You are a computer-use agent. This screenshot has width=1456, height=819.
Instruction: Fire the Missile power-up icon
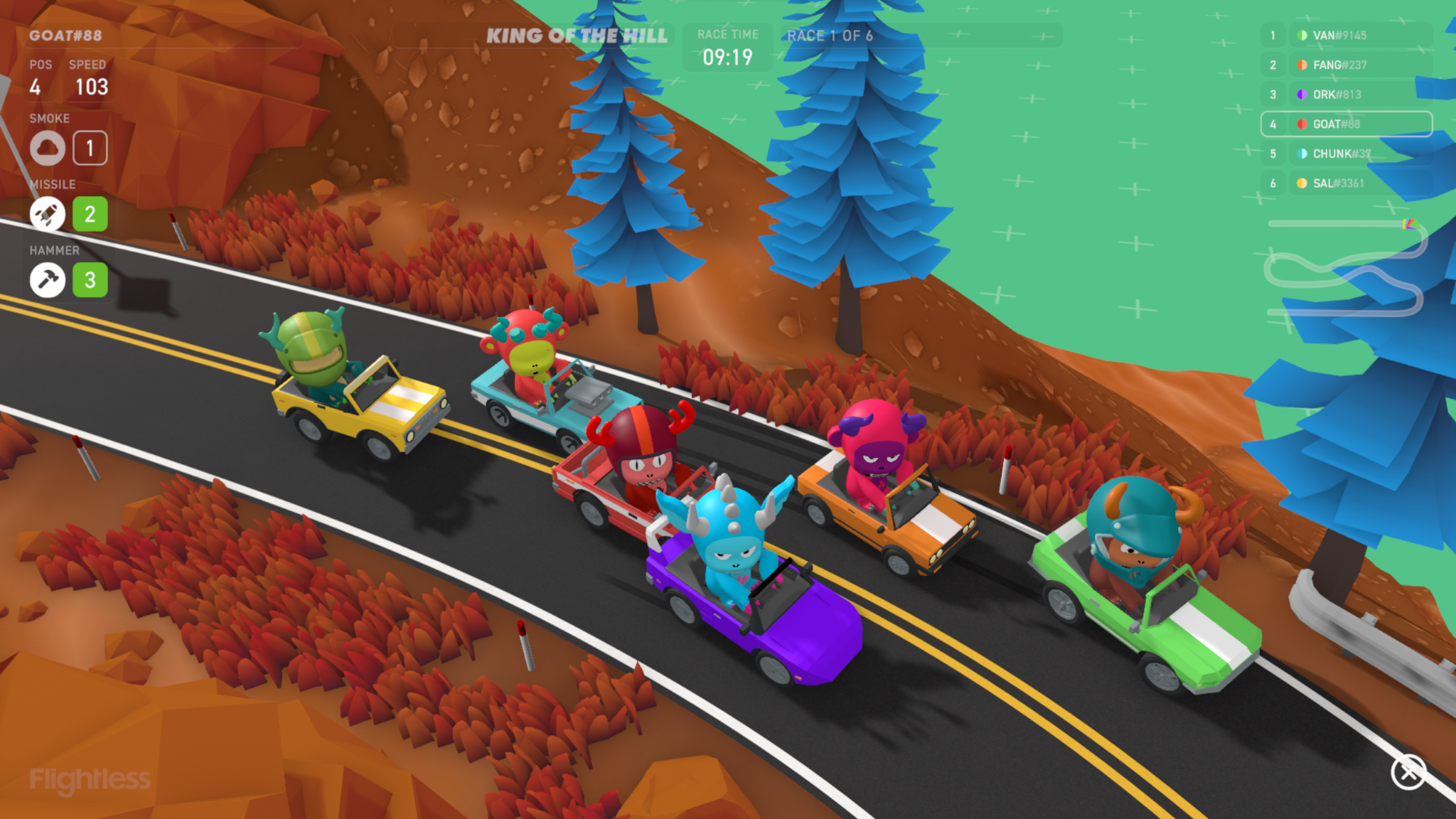point(48,214)
